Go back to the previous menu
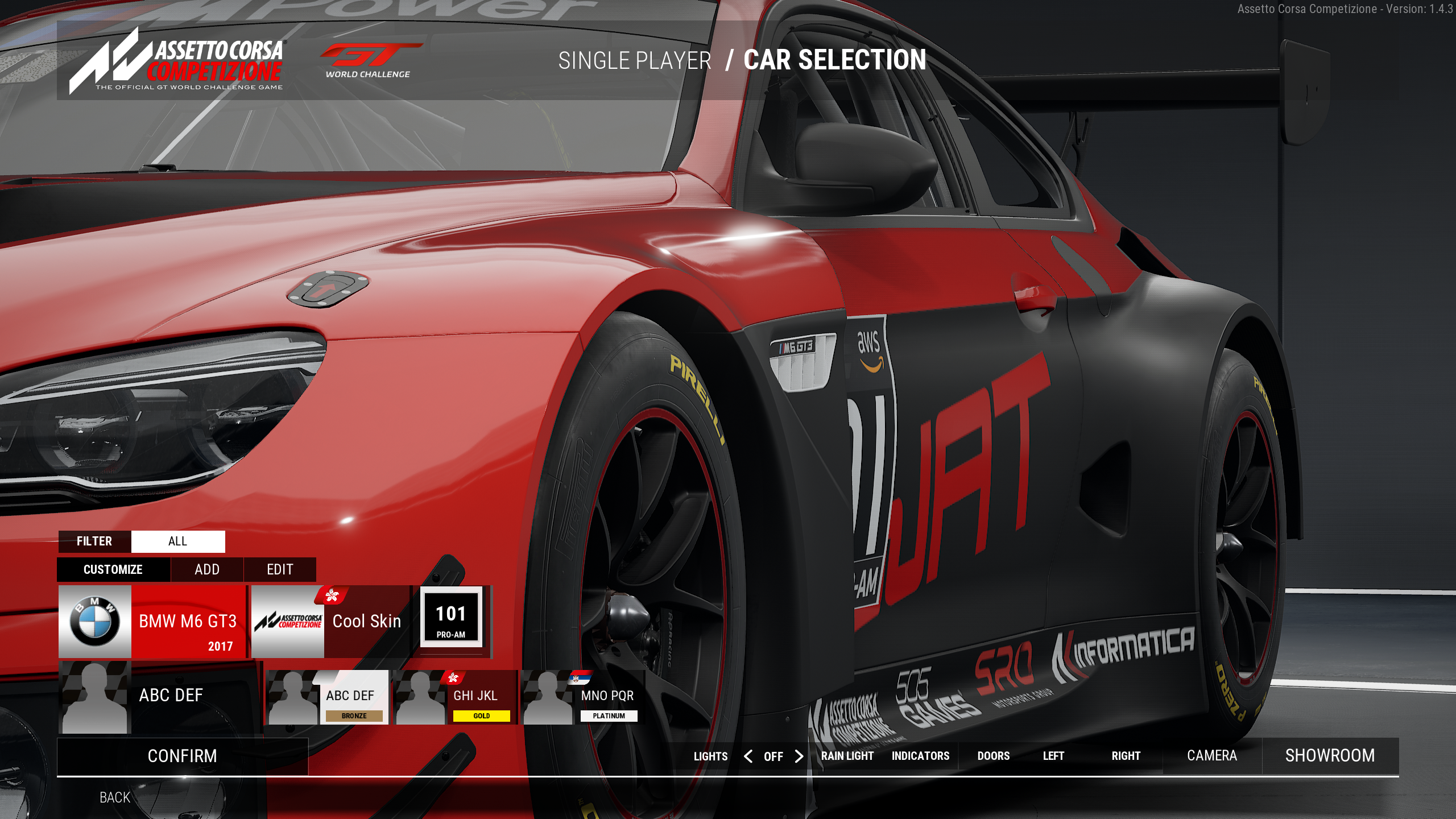Image resolution: width=1456 pixels, height=819 pixels. point(115,797)
